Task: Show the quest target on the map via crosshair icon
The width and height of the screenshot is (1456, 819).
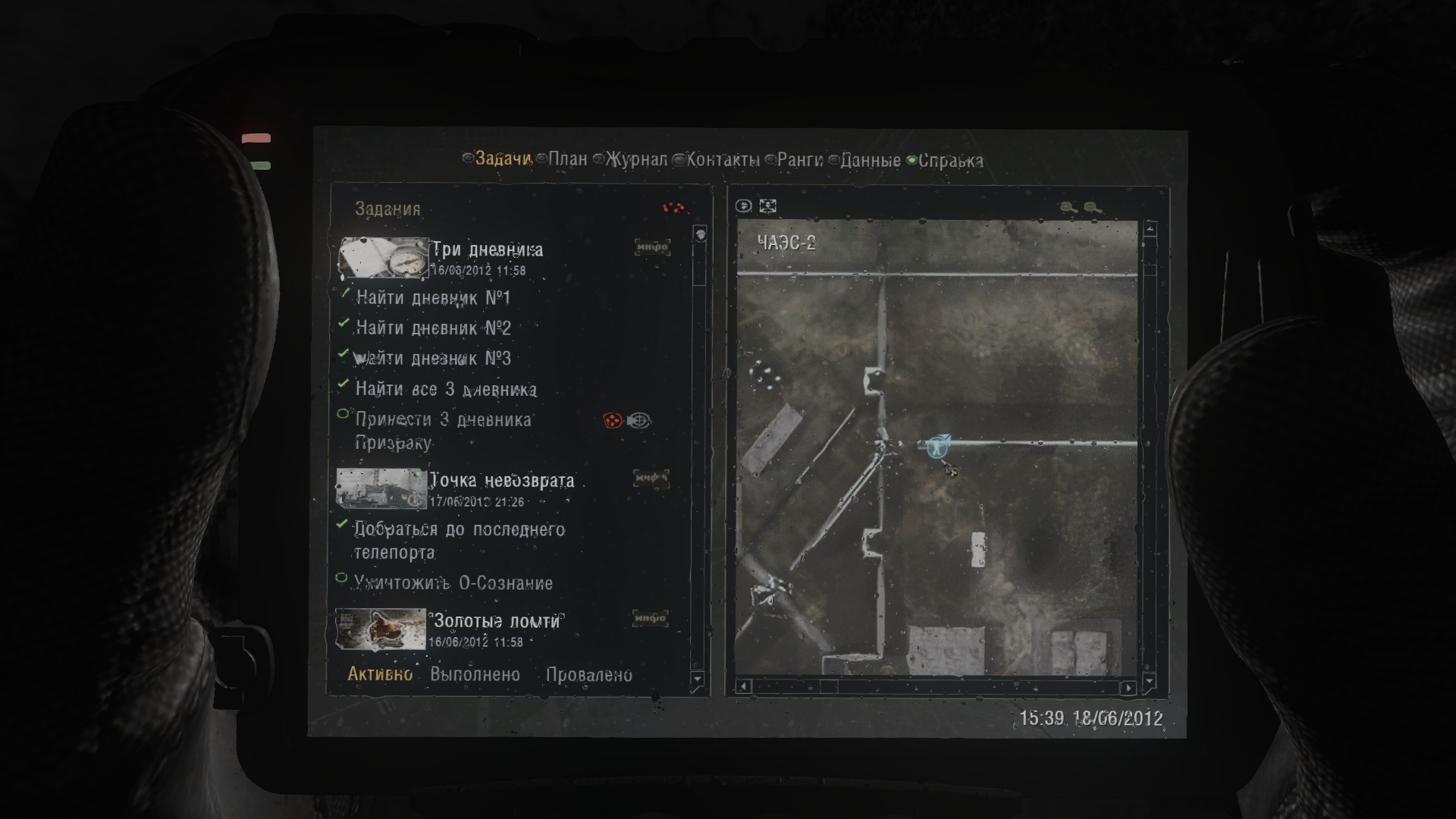Action: point(639,419)
